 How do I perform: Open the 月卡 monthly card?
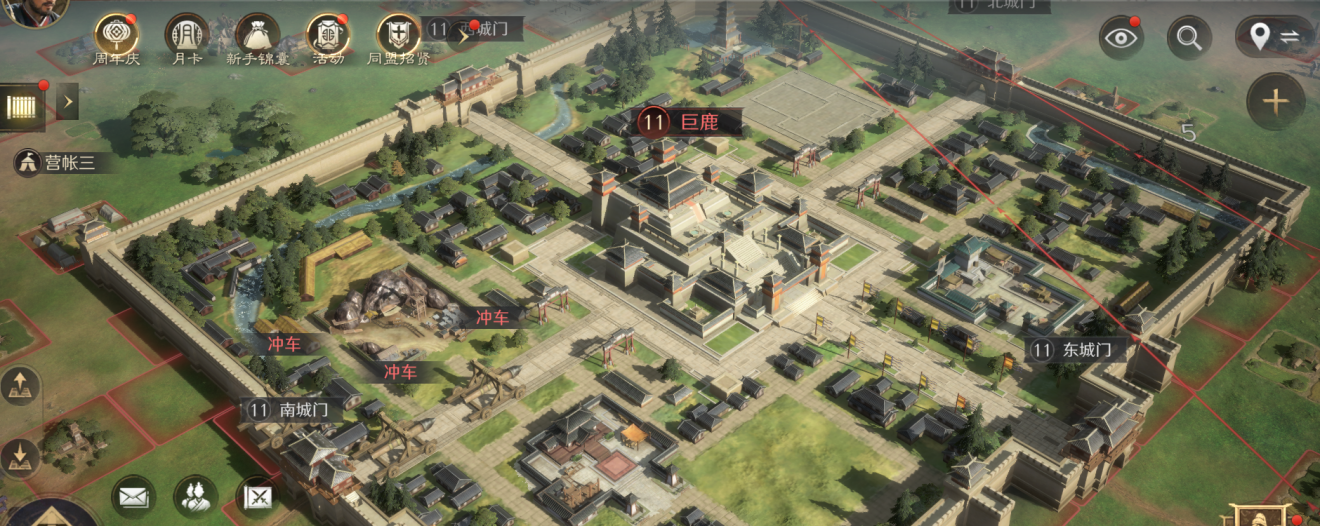(x=186, y=35)
